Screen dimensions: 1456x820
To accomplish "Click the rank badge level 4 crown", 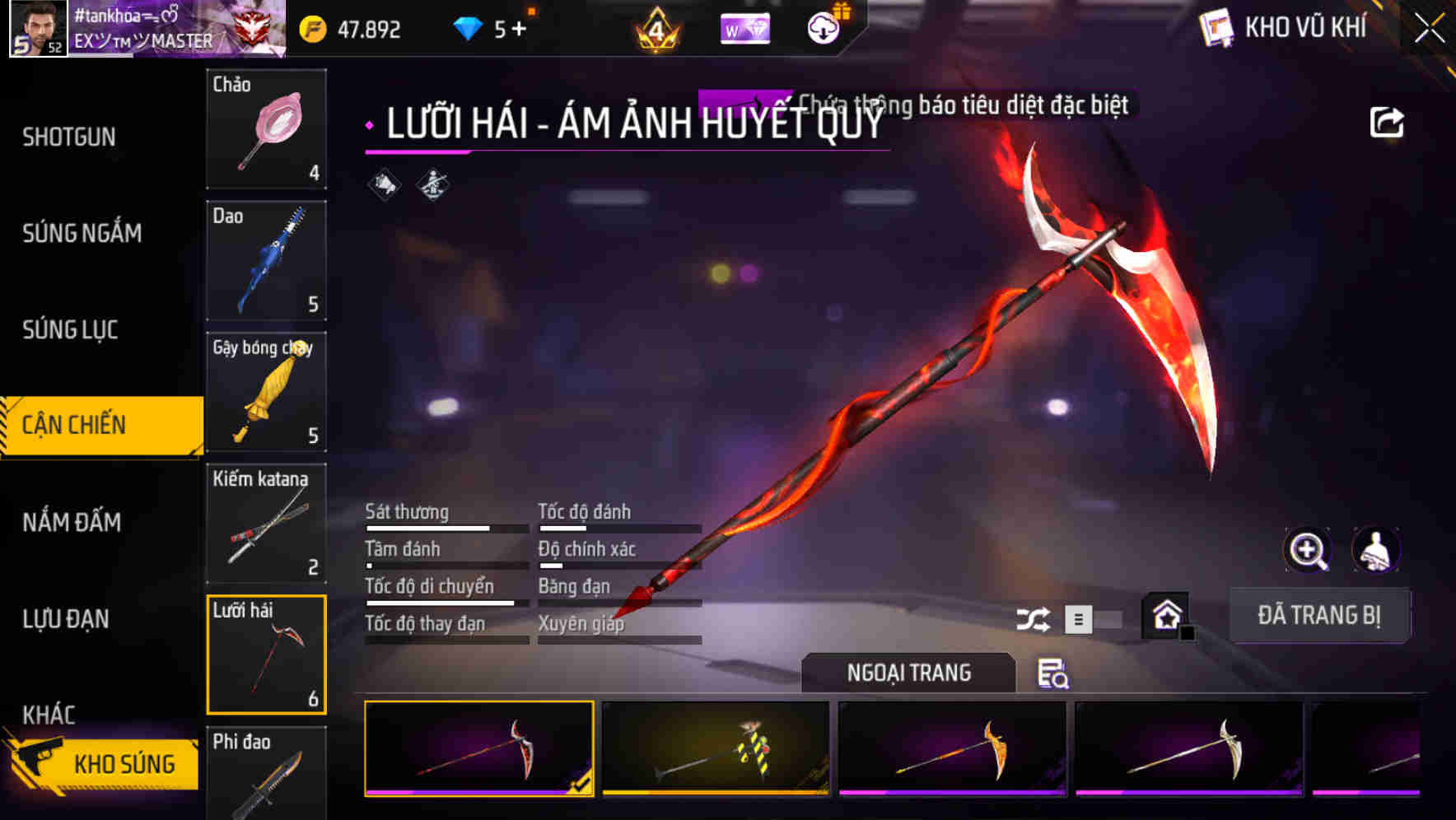I will [656, 27].
